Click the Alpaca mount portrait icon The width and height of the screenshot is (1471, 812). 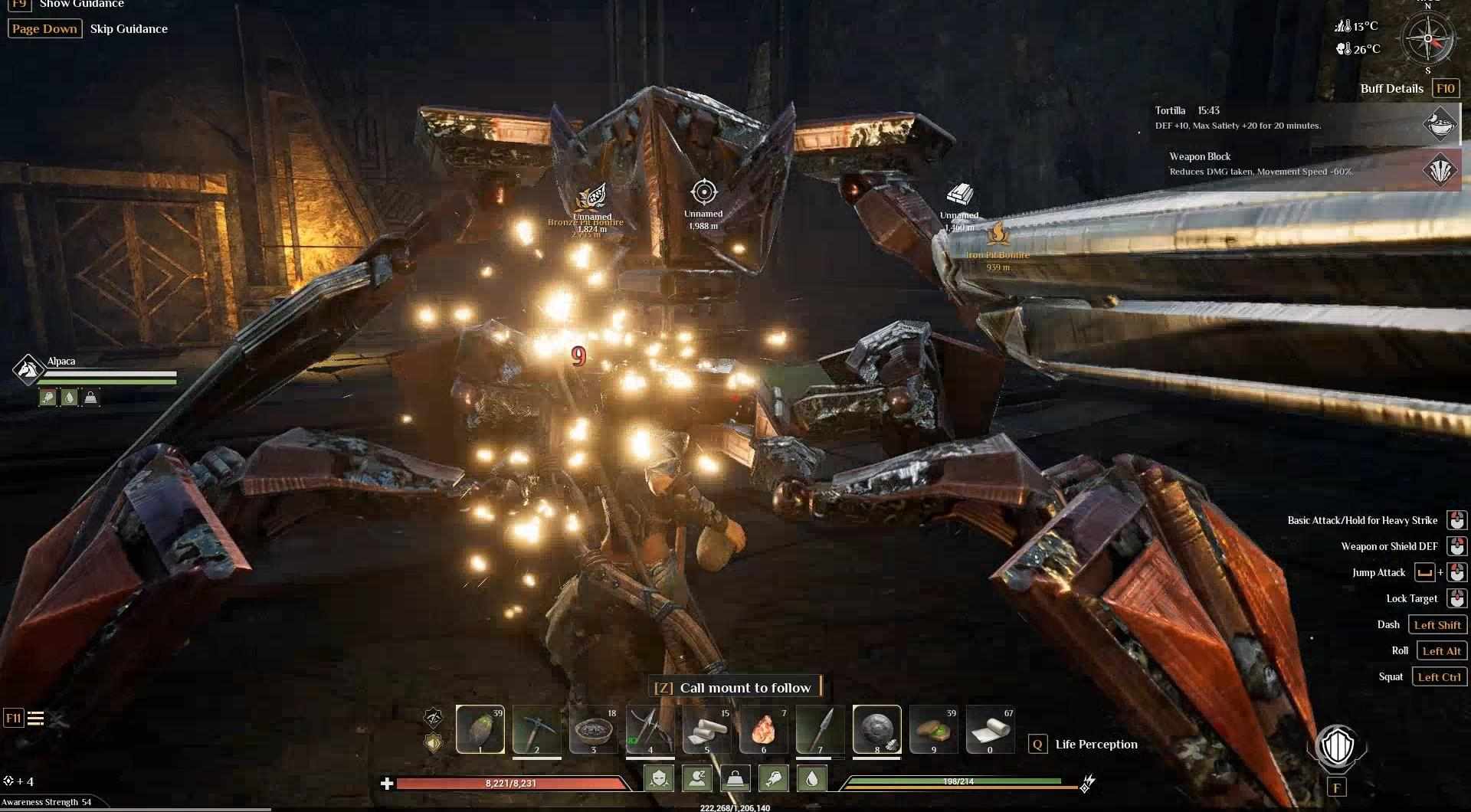(x=28, y=369)
